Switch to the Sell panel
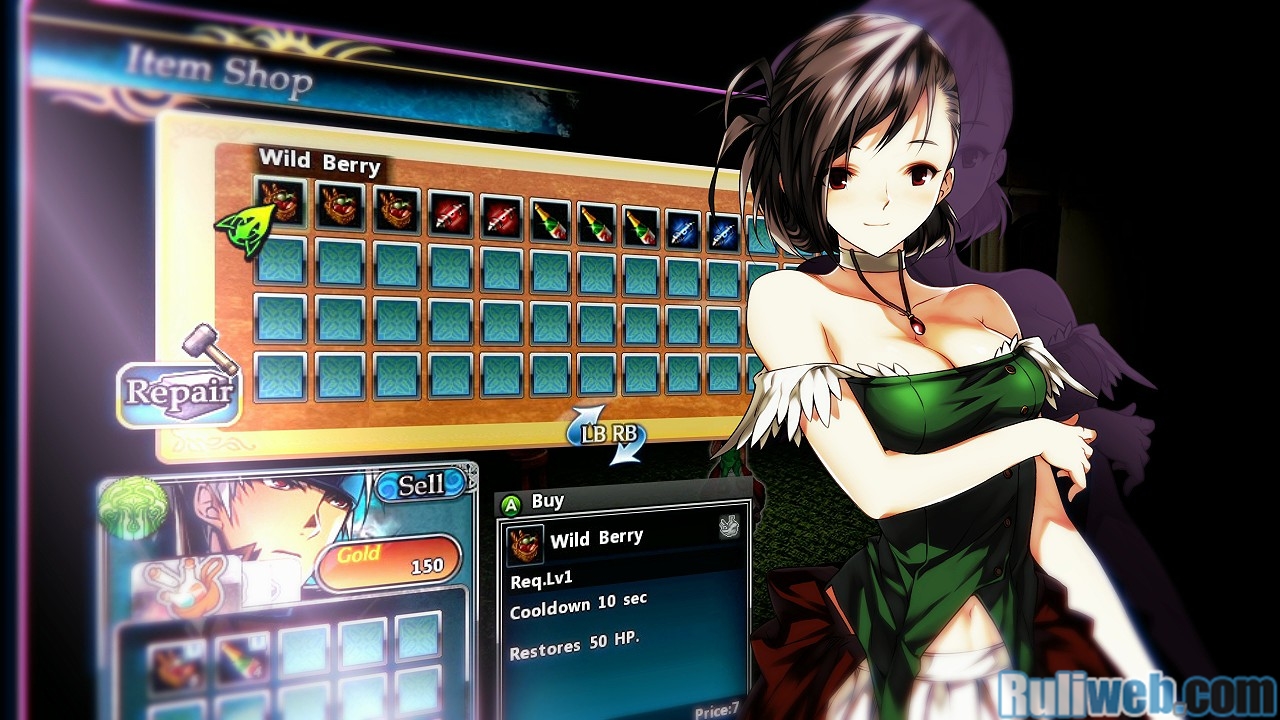 [421, 486]
